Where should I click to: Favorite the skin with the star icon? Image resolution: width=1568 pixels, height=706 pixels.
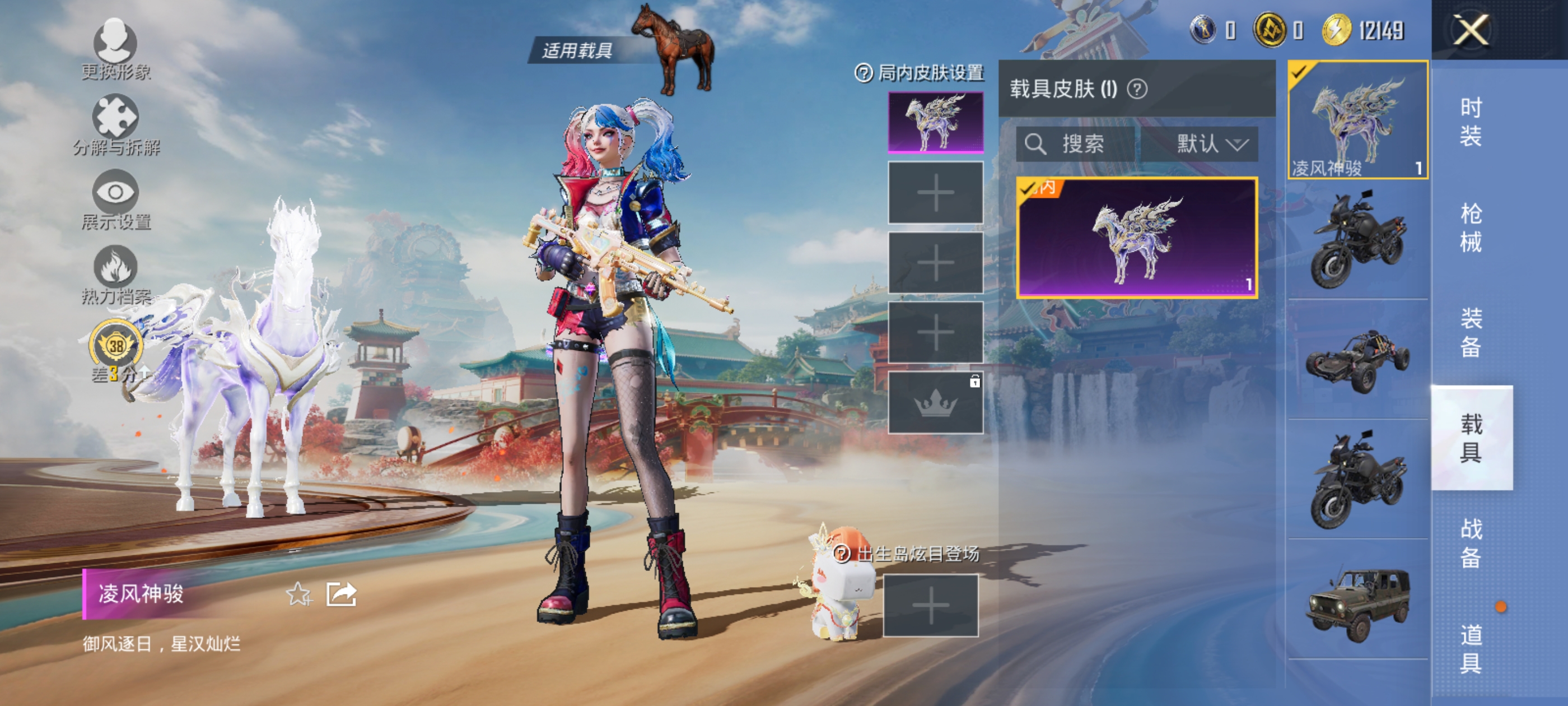tap(298, 594)
